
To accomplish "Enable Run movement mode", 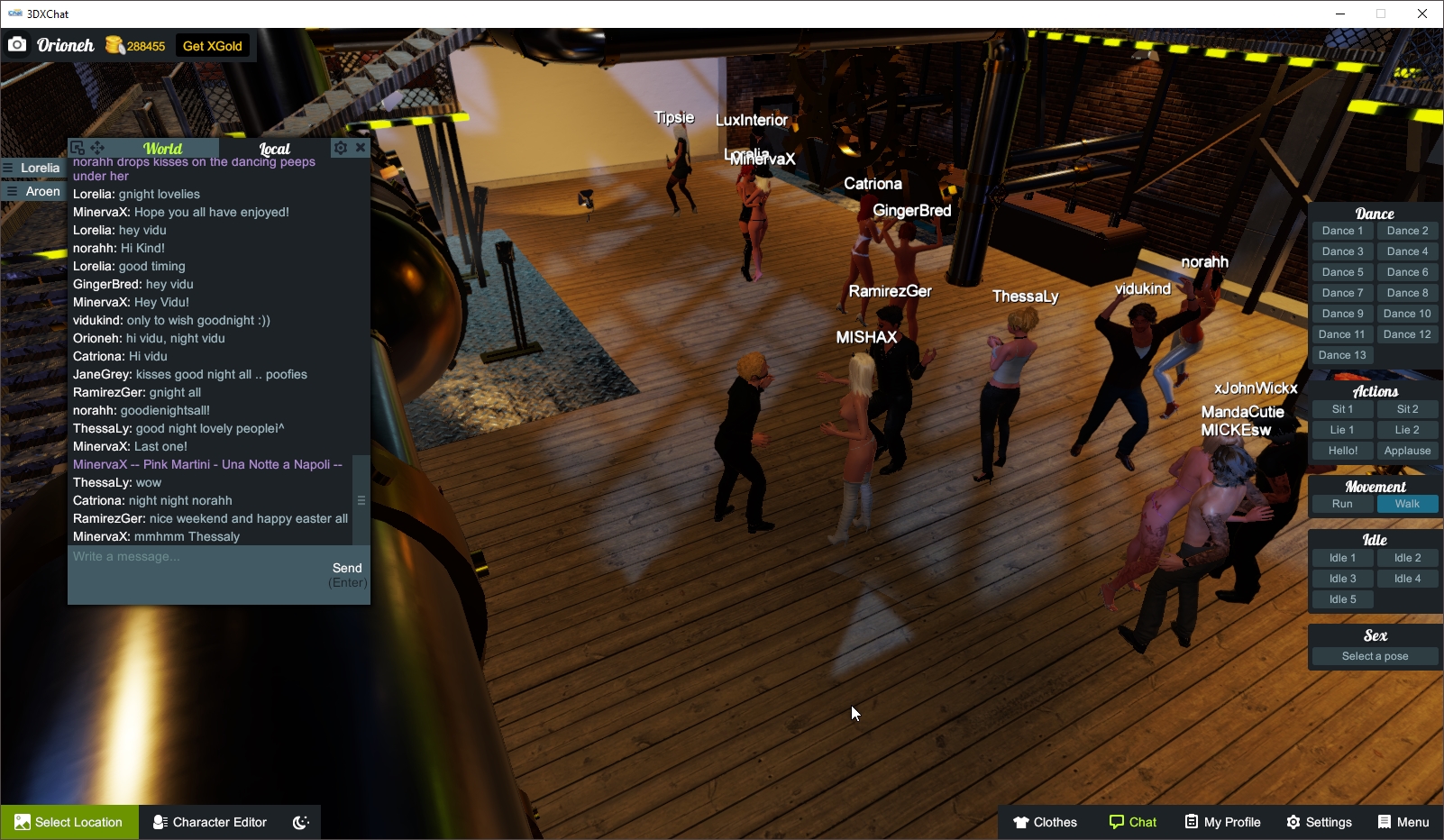I will tap(1342, 504).
